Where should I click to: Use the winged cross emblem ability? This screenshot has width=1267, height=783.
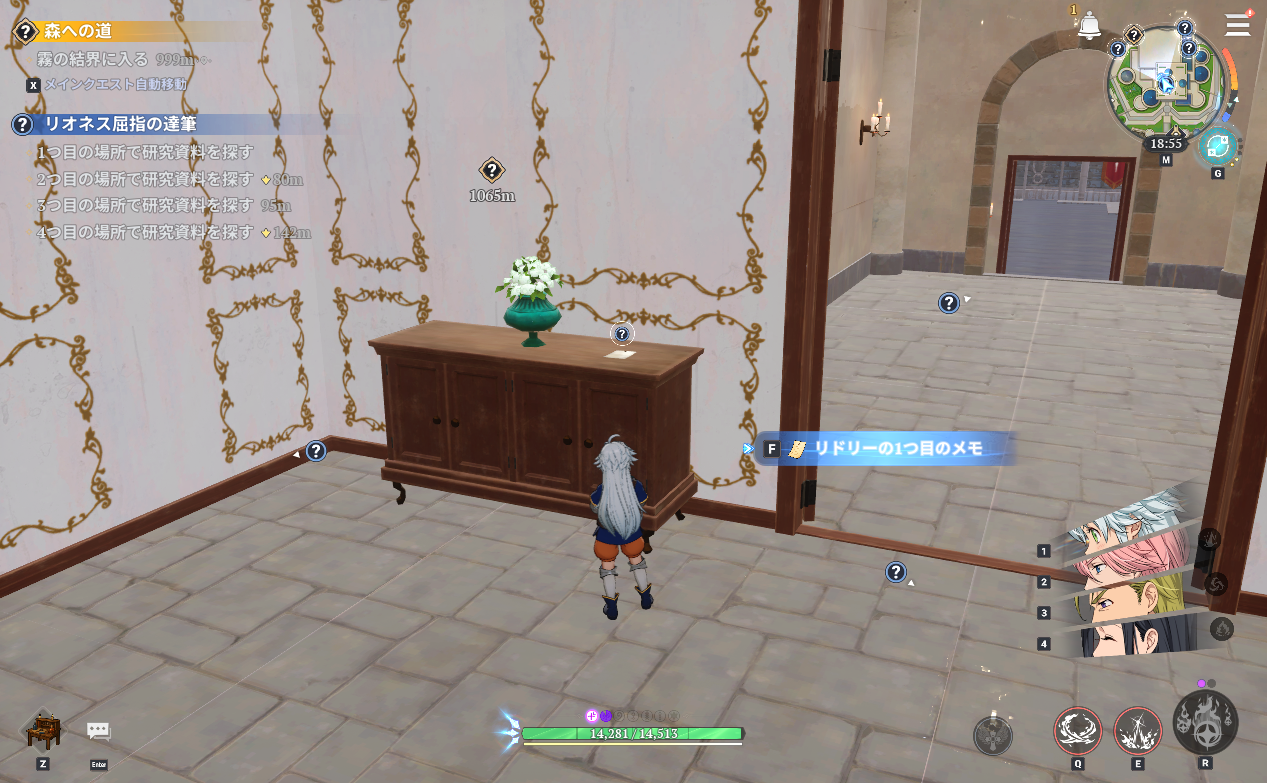(992, 736)
